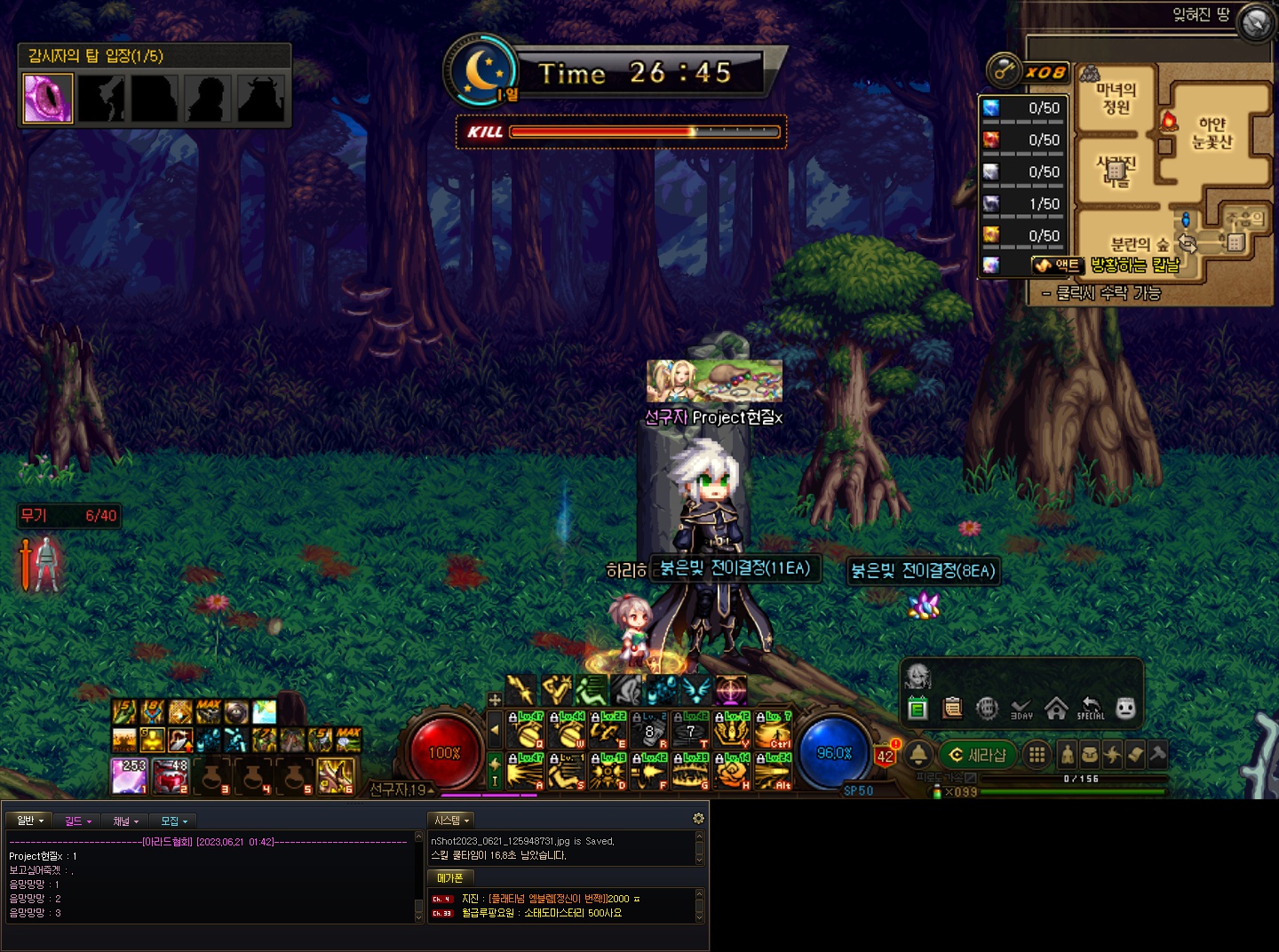Switch to the 모집 chat tab
This screenshot has width=1279, height=952.
(x=173, y=821)
